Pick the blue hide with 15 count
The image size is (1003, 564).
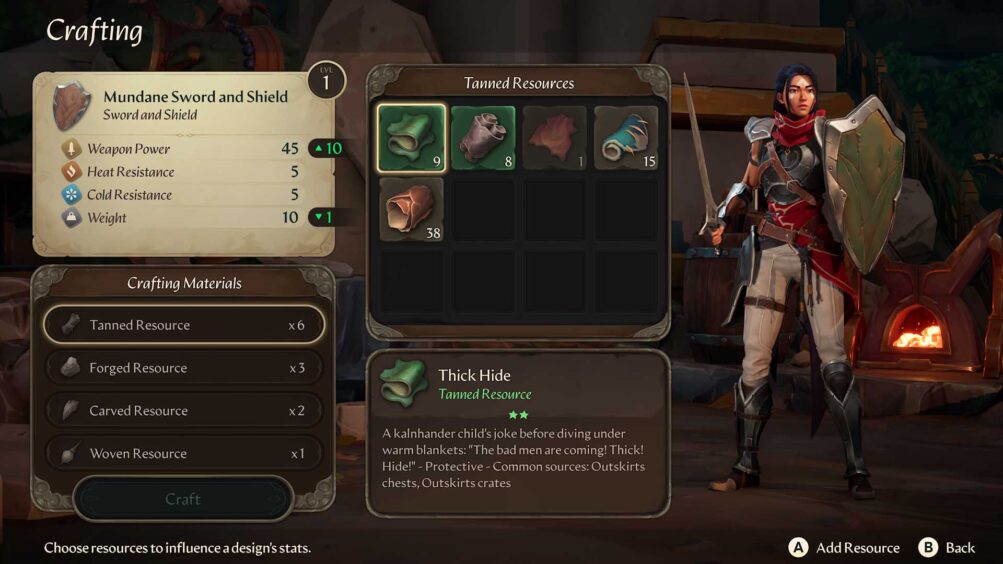click(627, 137)
